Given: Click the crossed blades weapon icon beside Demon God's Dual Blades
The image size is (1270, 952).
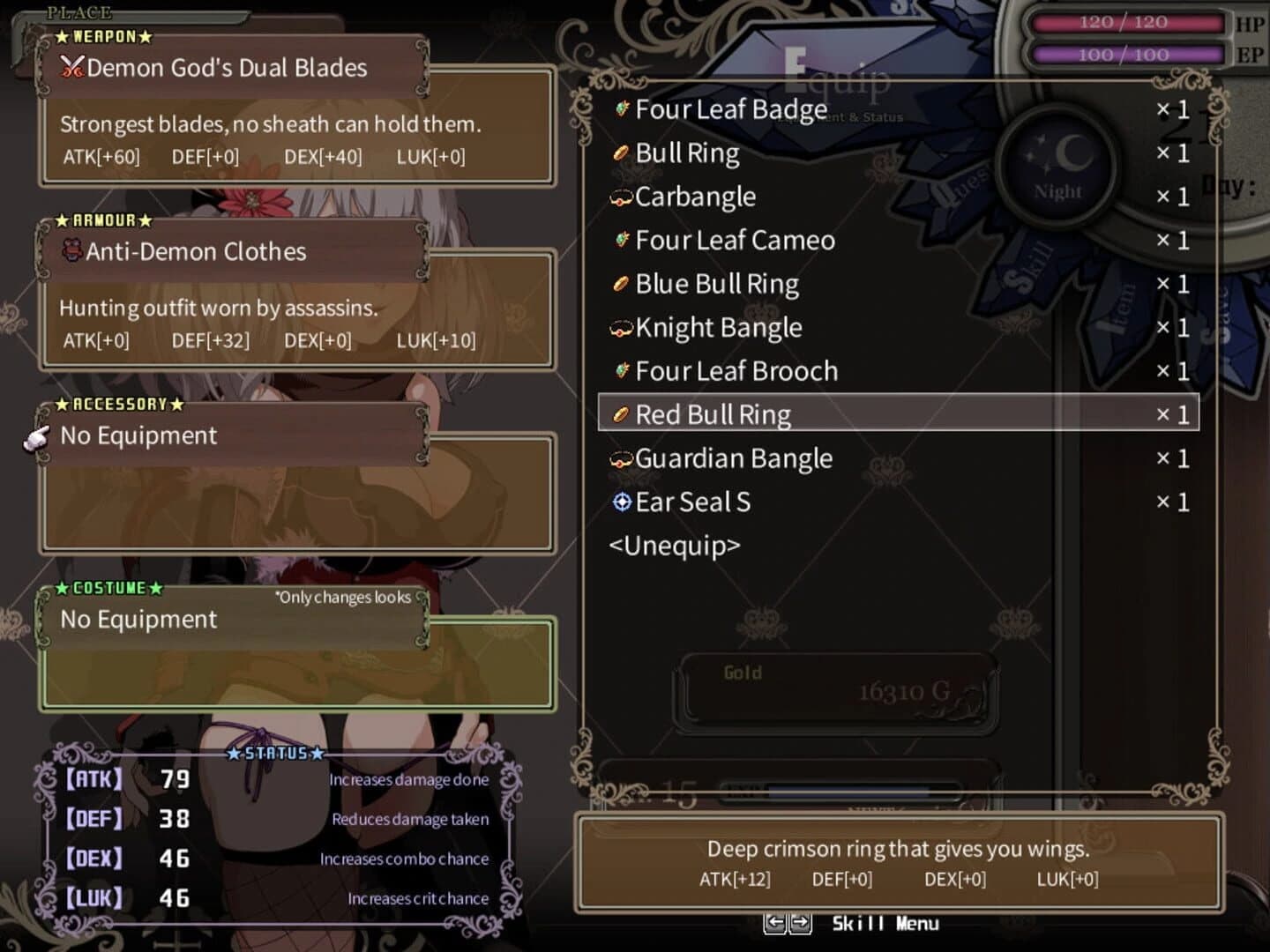Looking at the screenshot, I should (x=73, y=68).
